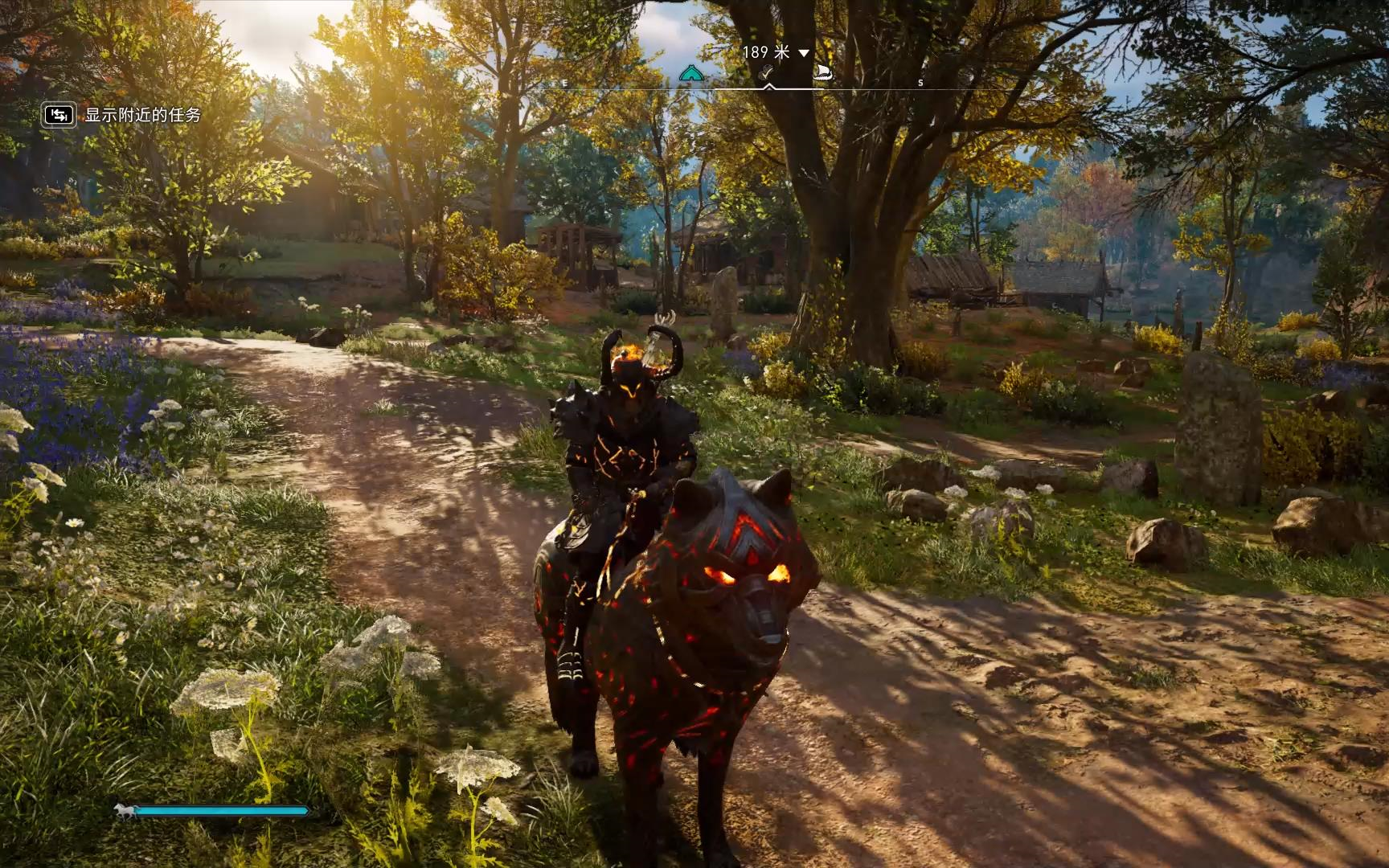Click the longship marker on the compass
Viewport: 1389px width, 868px height.
(822, 74)
